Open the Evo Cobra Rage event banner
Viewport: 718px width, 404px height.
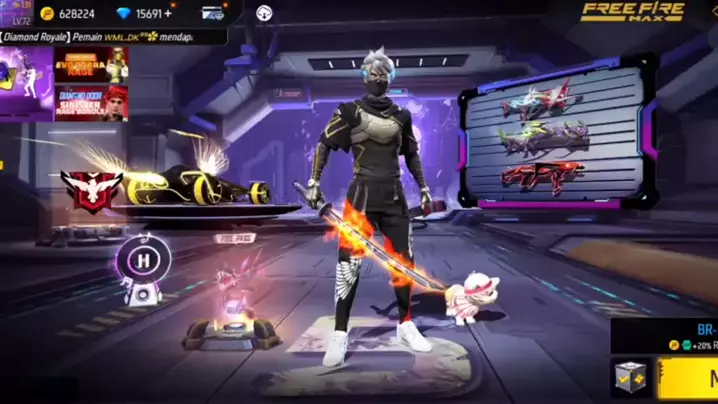point(91,64)
